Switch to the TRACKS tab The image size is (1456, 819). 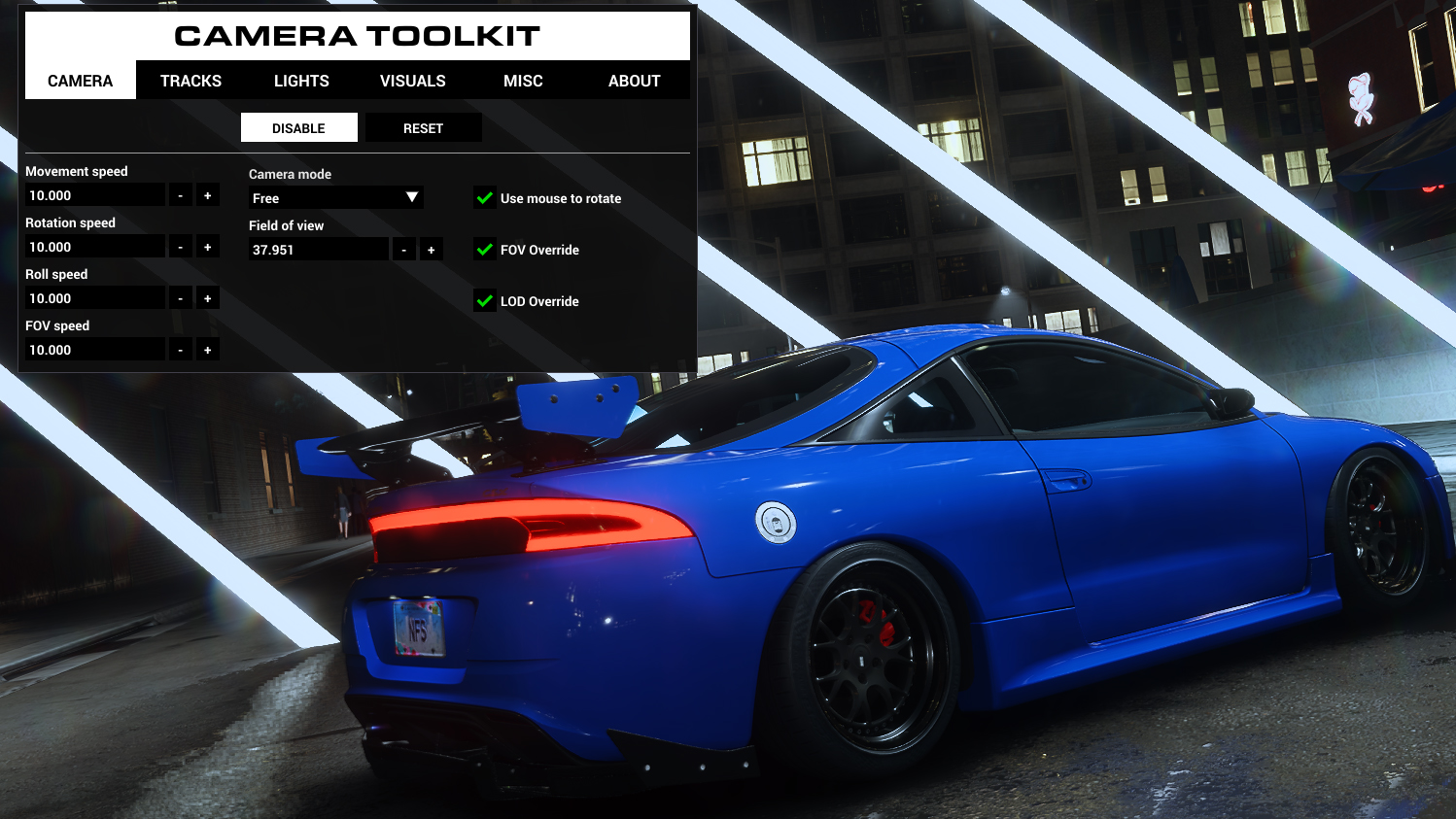pos(191,81)
